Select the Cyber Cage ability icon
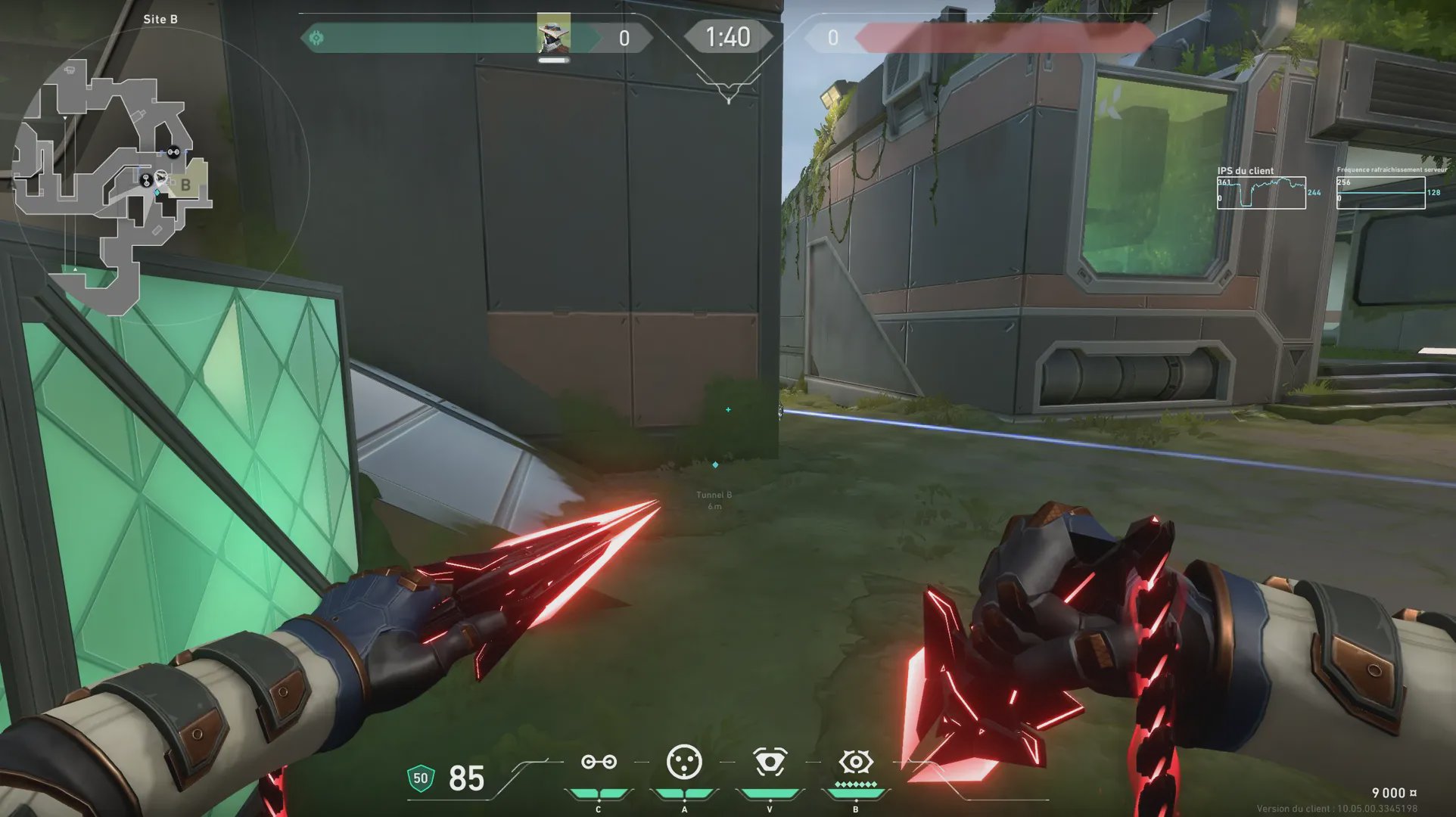Screen dimensions: 1456x817 coord(684,762)
